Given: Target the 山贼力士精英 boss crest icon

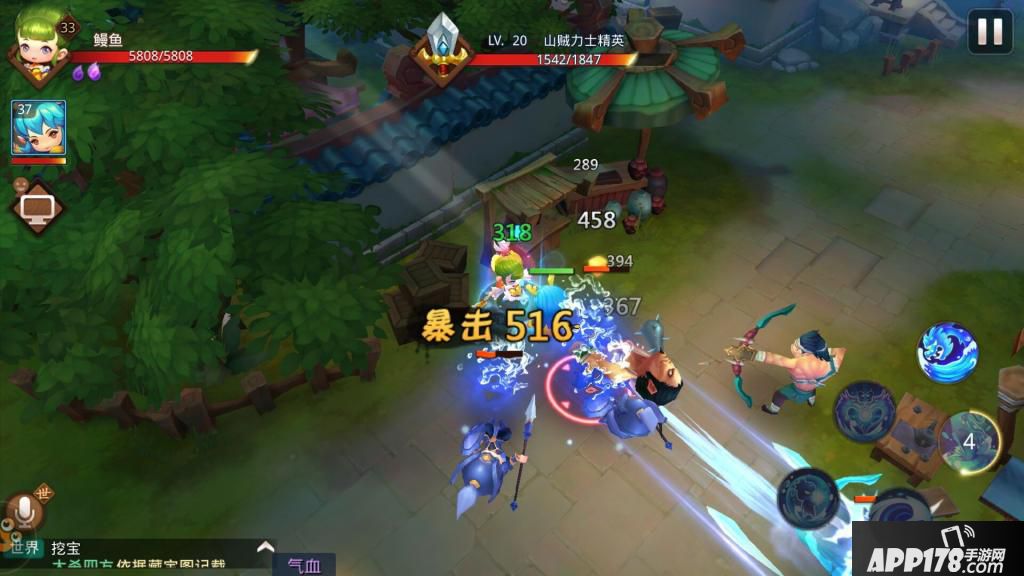Looking at the screenshot, I should [441, 50].
